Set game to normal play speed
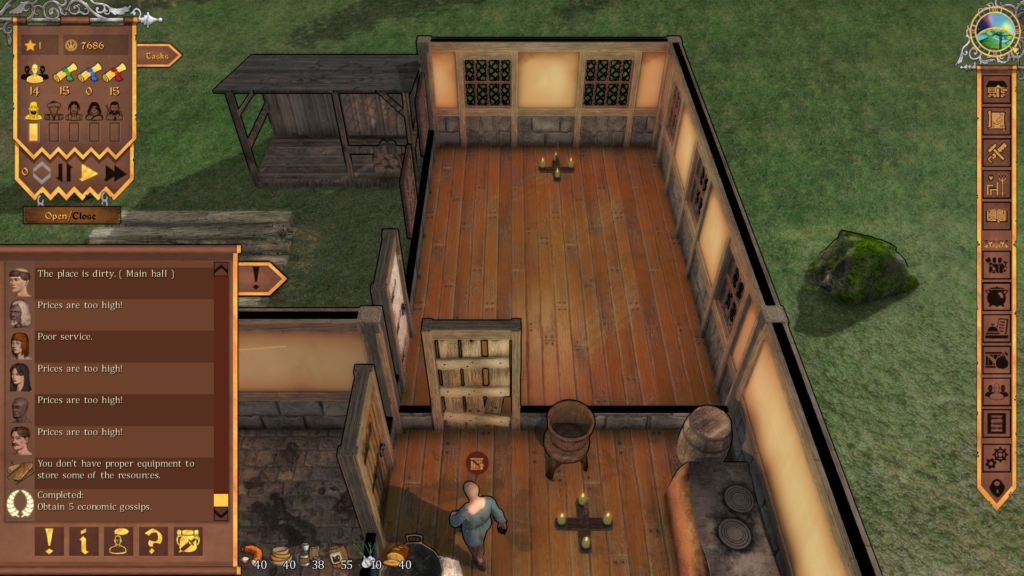 click(x=89, y=172)
